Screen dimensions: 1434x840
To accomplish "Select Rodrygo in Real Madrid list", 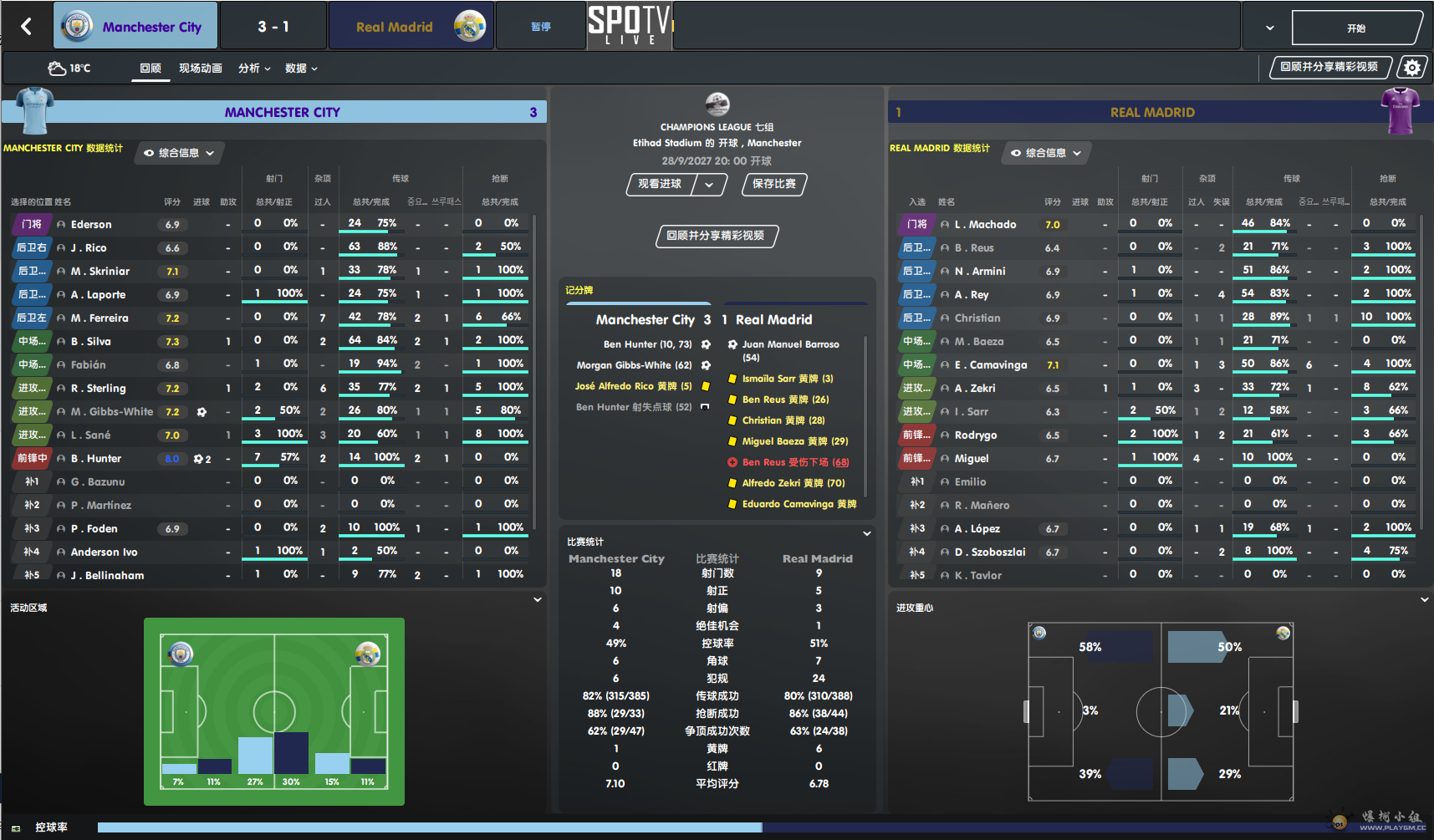I will pyautogui.click(x=975, y=435).
